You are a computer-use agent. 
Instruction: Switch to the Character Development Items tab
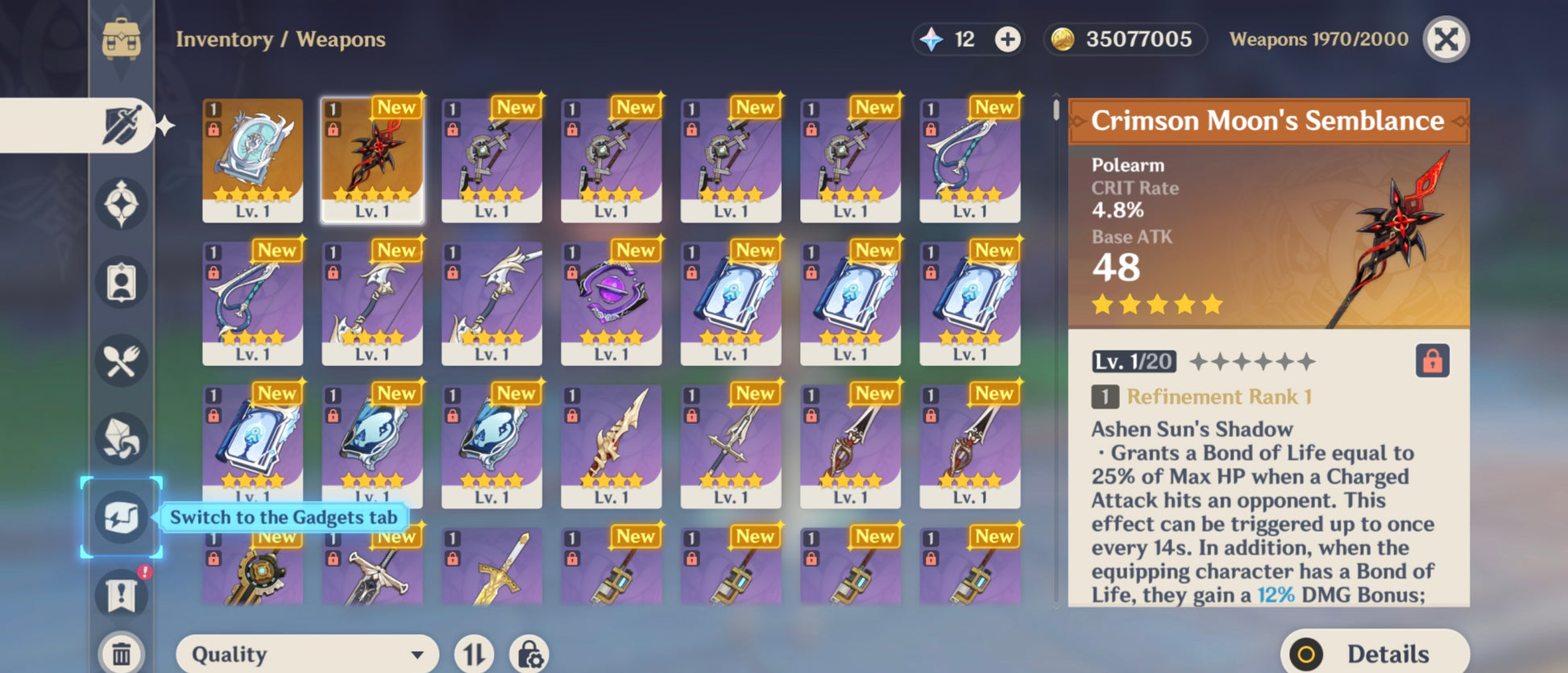(121, 282)
